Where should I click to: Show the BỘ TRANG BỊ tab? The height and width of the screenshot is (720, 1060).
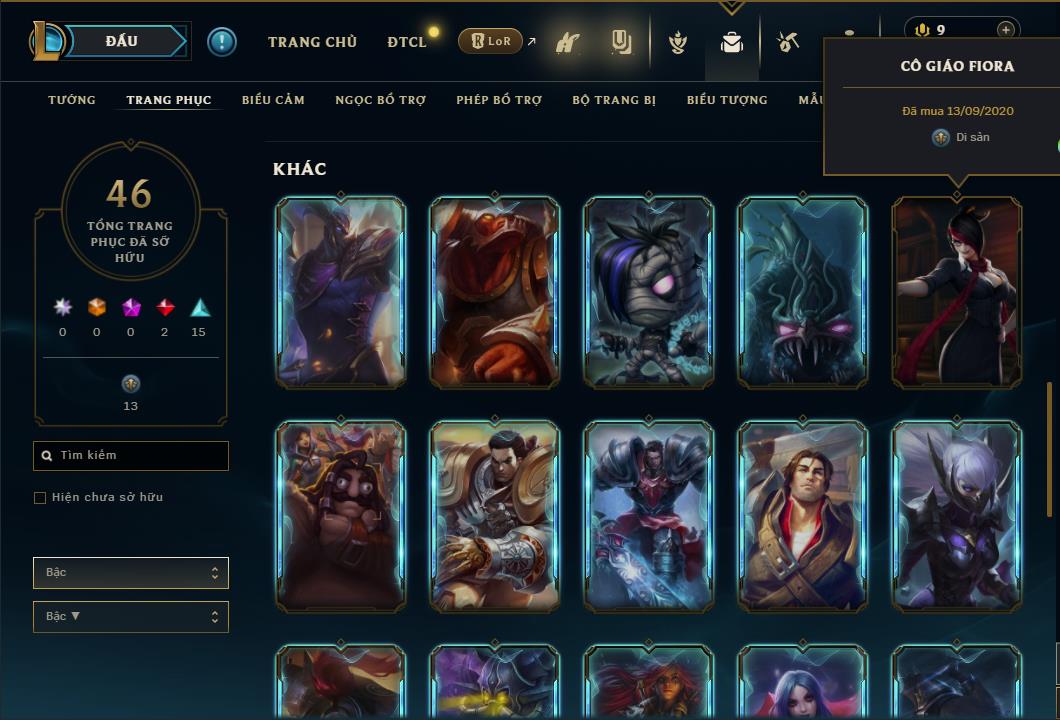pos(614,100)
